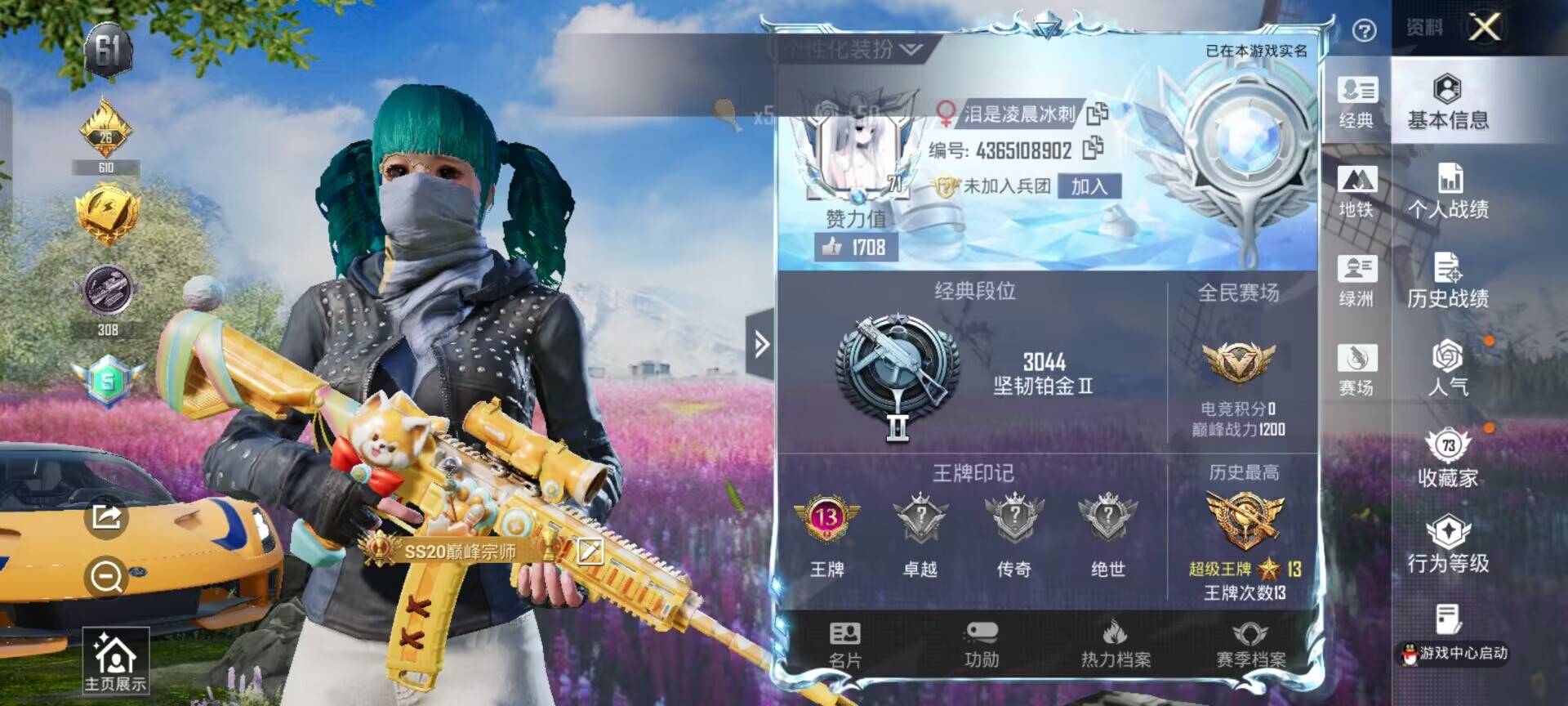This screenshot has height=706, width=1568.
Task: Open 历史战绩 match history
Action: [1448, 280]
